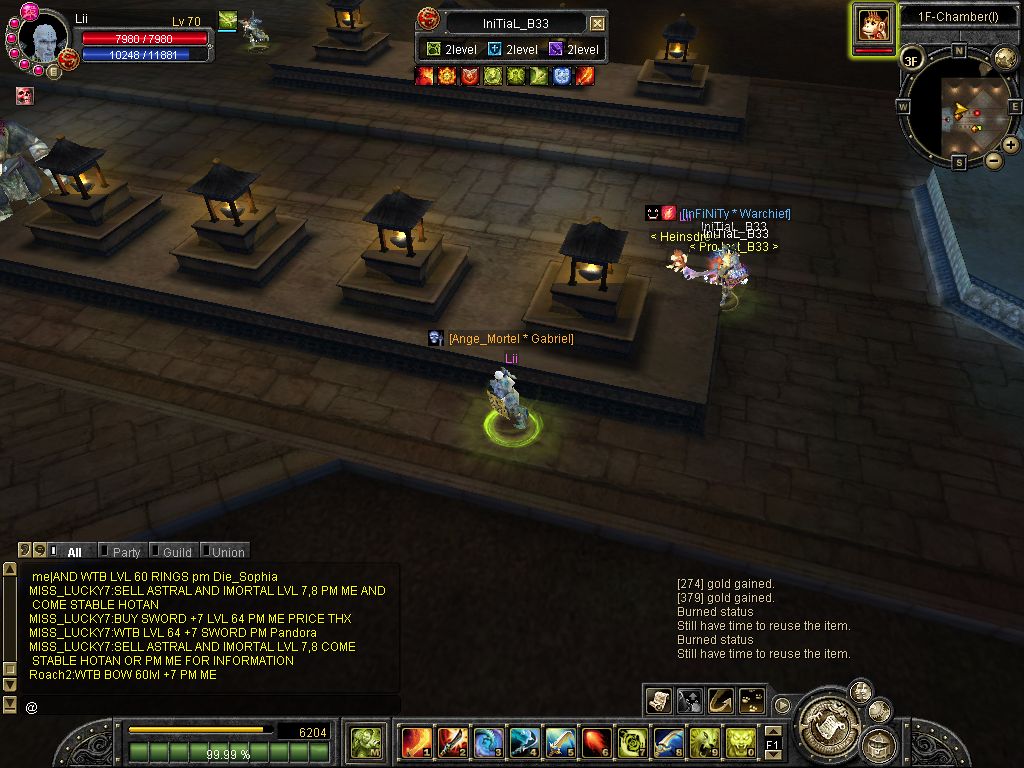Viewport: 1024px width, 768px height.
Task: Activate the flaming slash skill in slot 1
Action: 416,742
